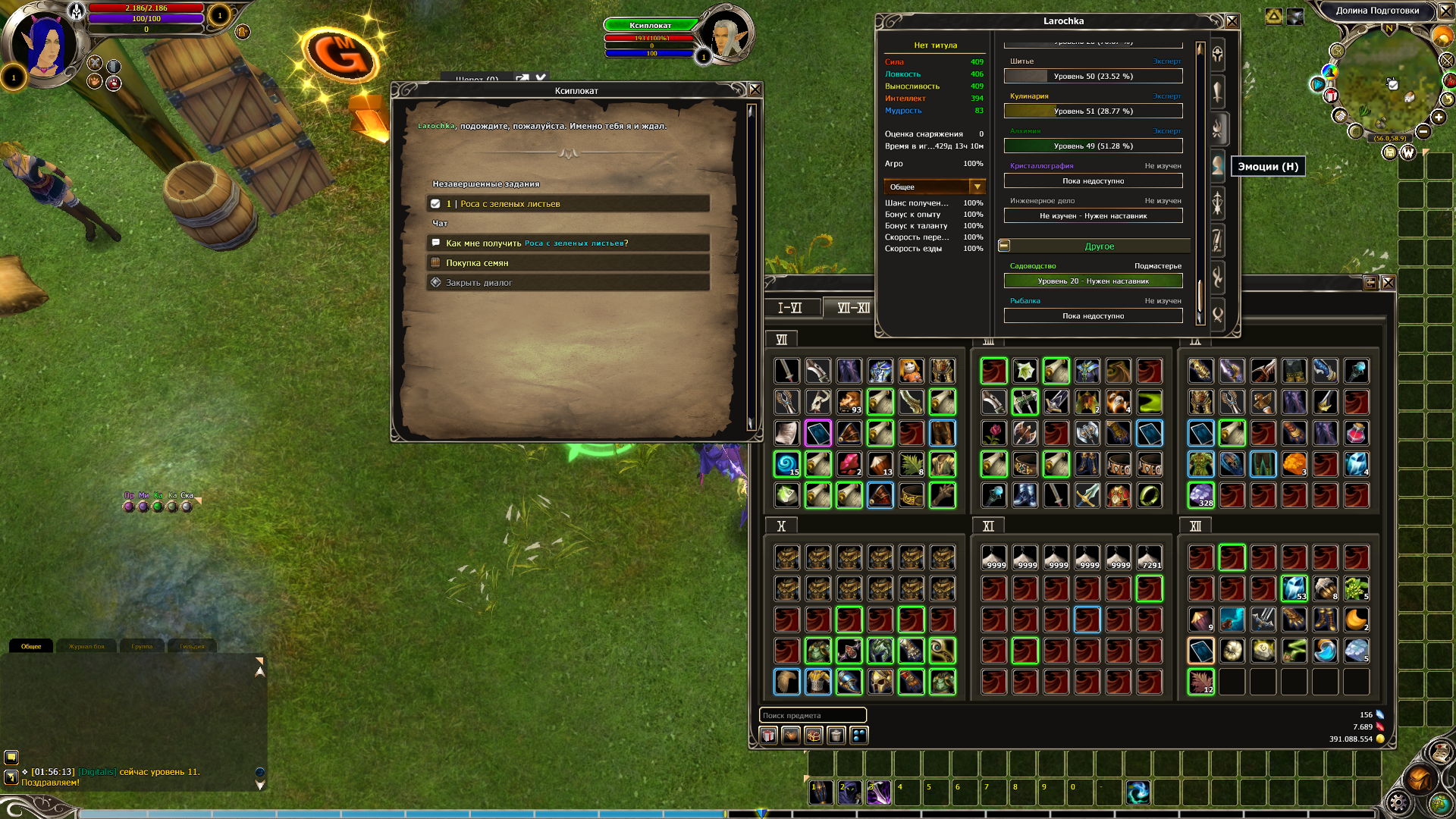Open the Группа chat tab
1456x819 pixels.
click(142, 647)
